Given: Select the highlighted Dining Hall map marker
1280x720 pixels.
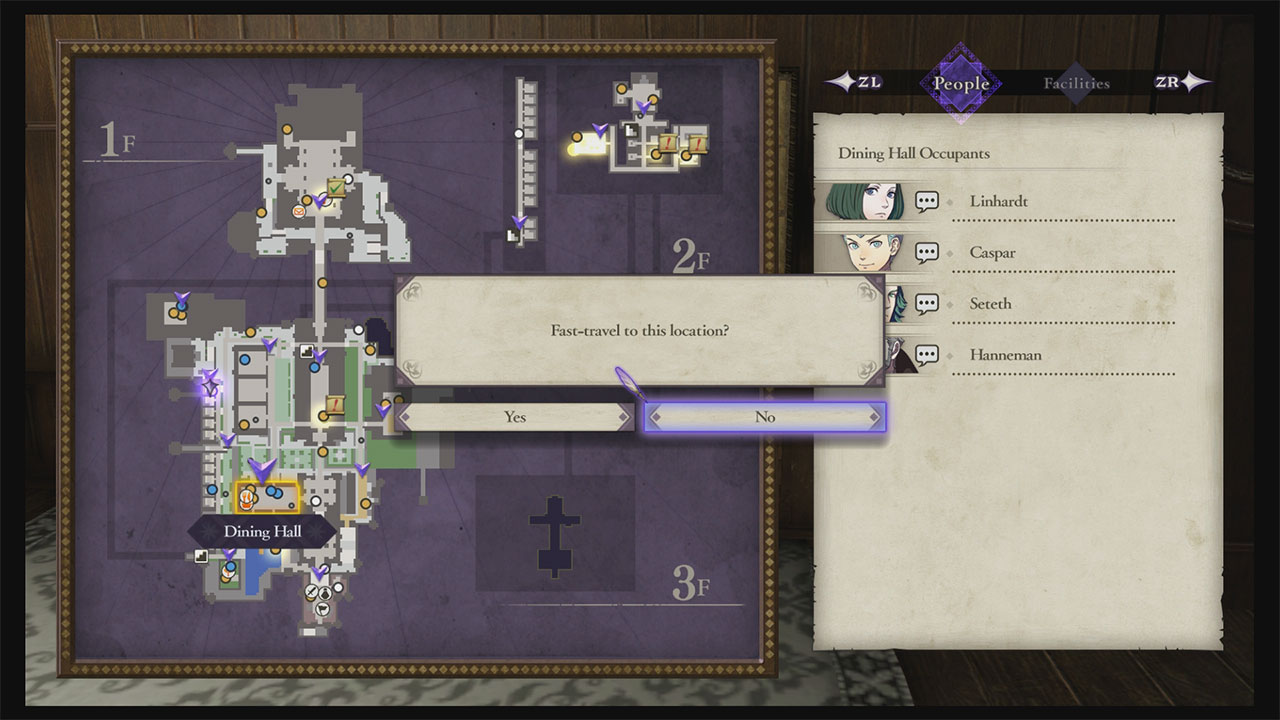Looking at the screenshot, I should click(266, 495).
